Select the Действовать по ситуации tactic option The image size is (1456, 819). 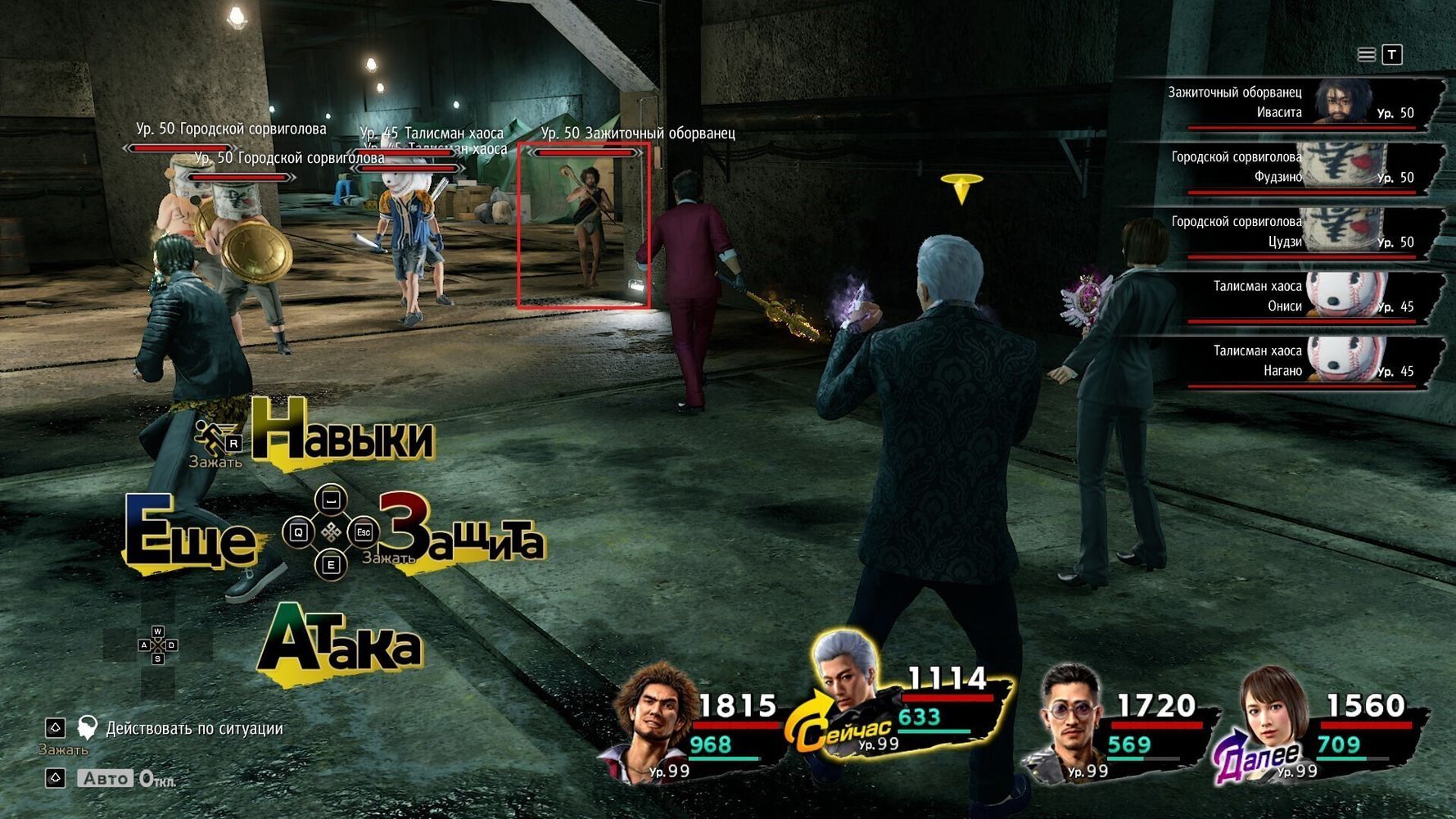point(193,728)
